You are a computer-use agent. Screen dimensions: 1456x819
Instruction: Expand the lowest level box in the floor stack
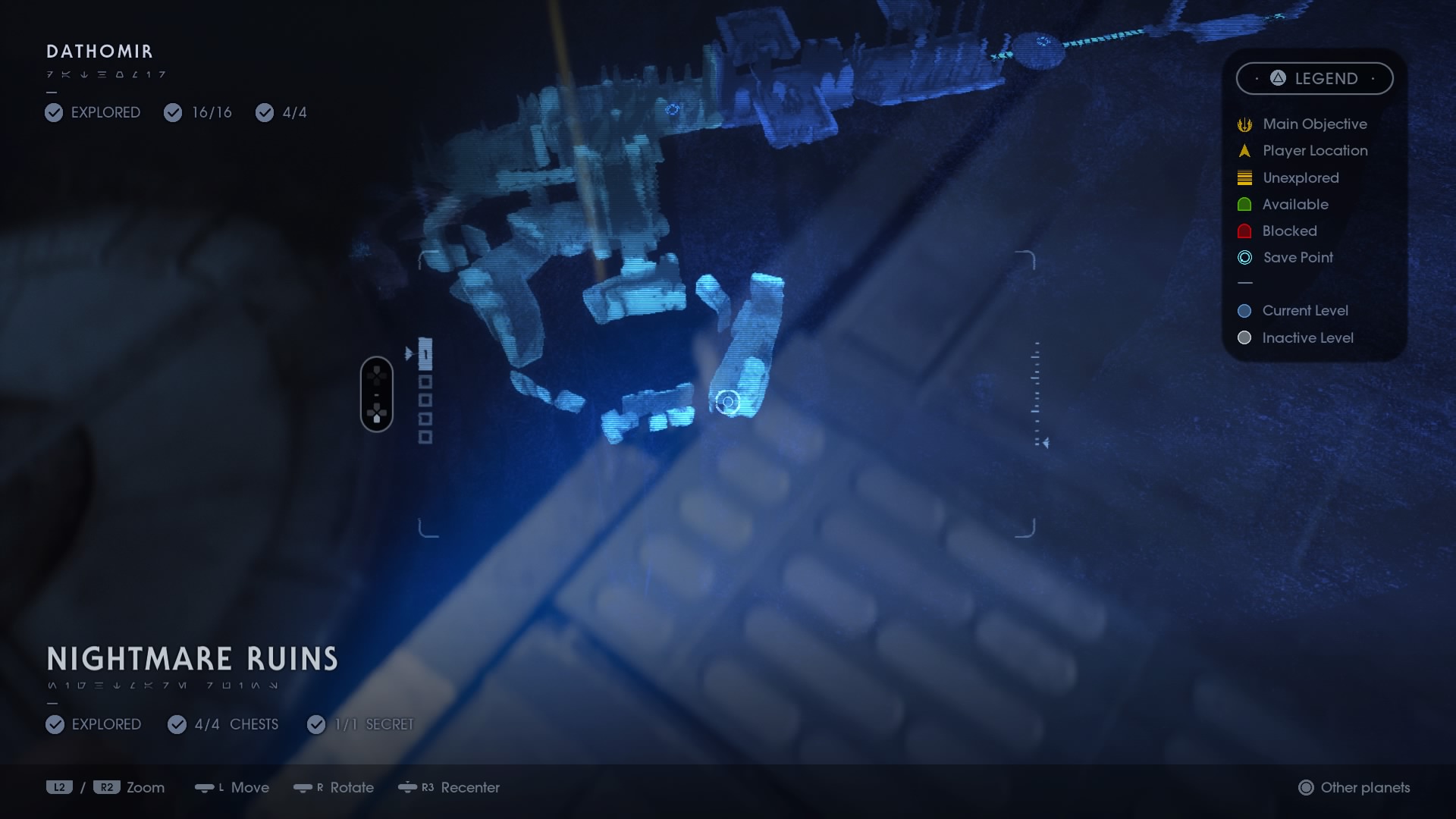[426, 437]
